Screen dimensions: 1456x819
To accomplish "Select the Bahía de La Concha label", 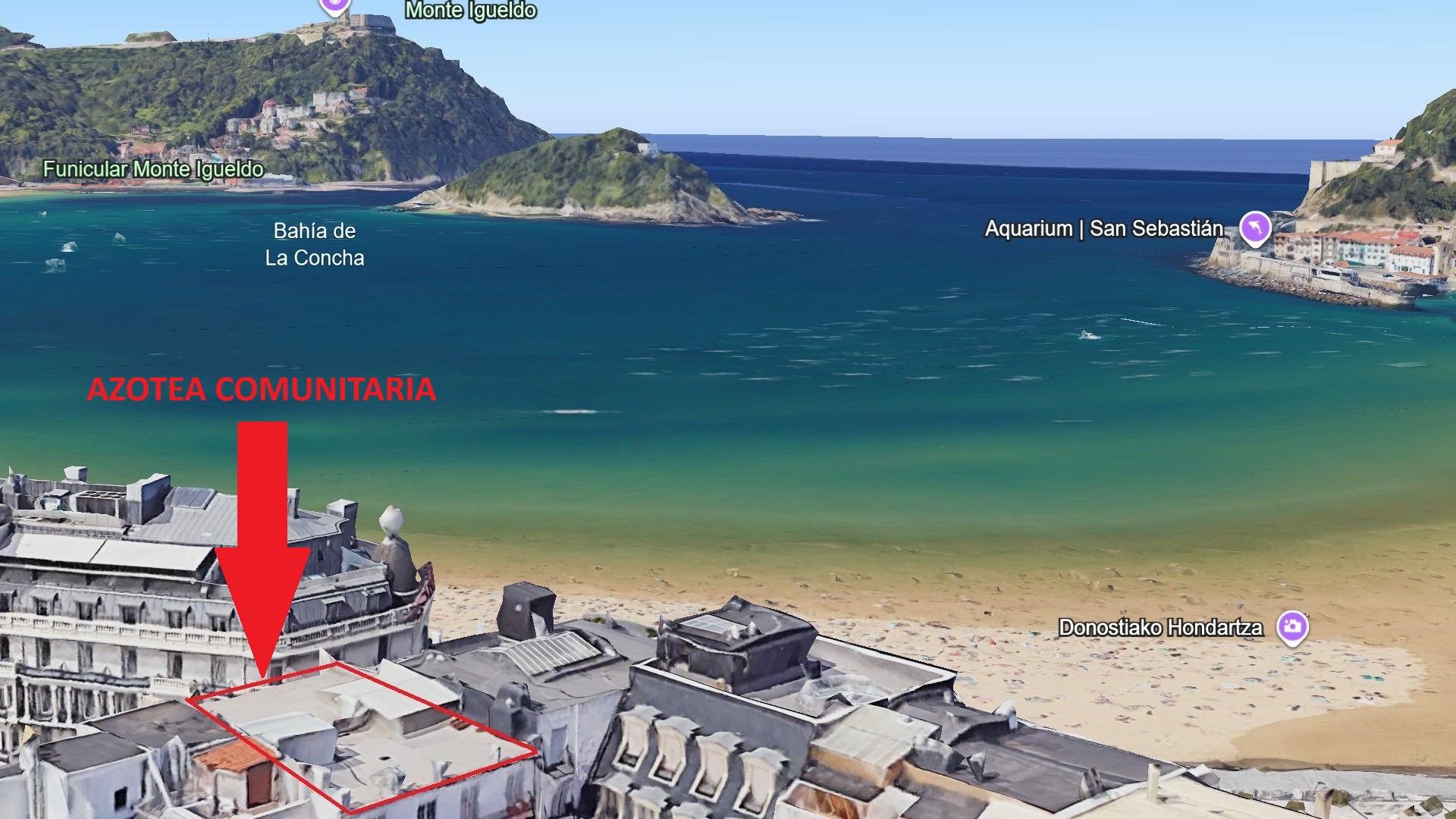I will click(315, 244).
